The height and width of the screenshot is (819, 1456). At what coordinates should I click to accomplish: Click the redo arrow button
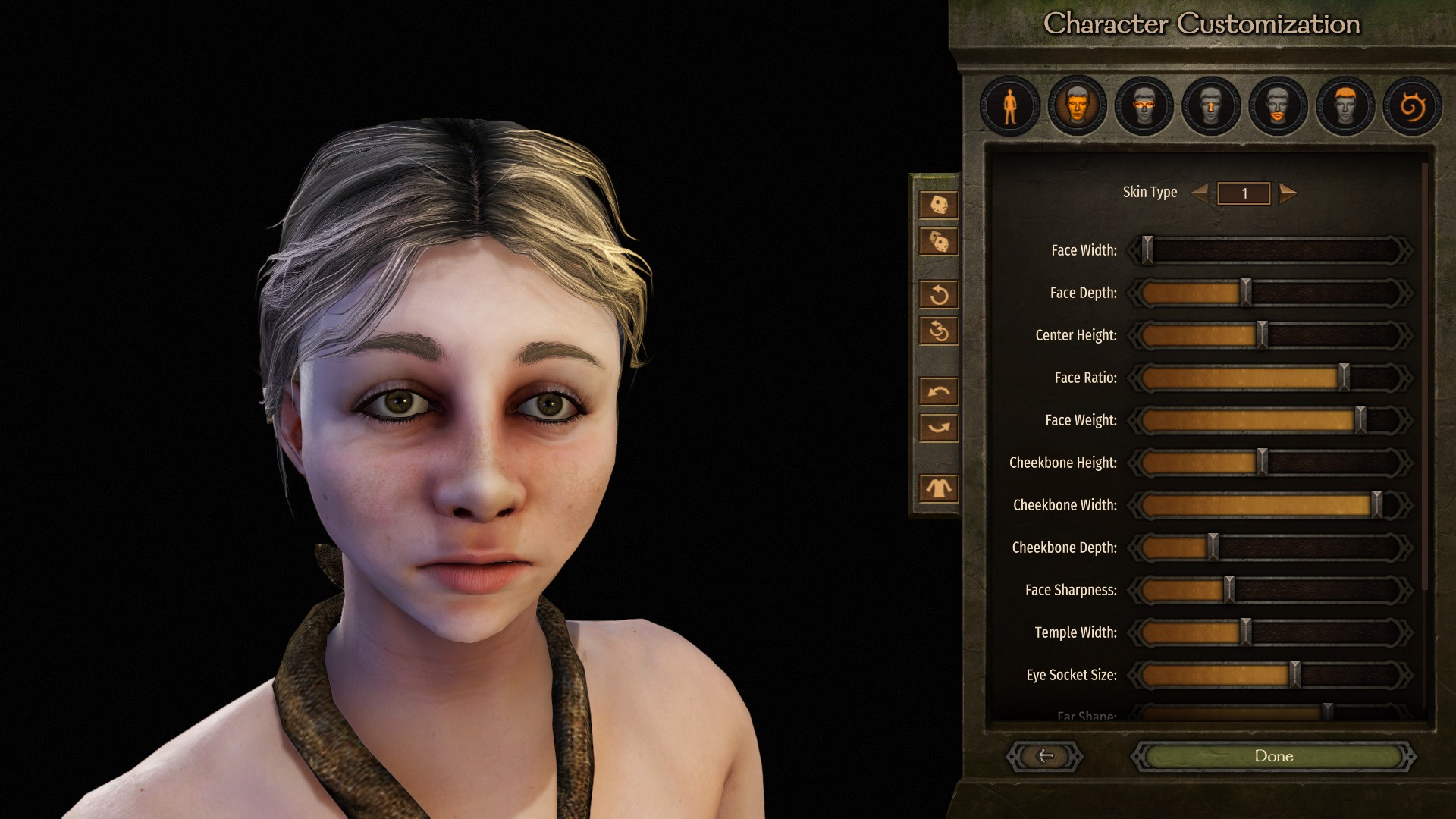939,428
